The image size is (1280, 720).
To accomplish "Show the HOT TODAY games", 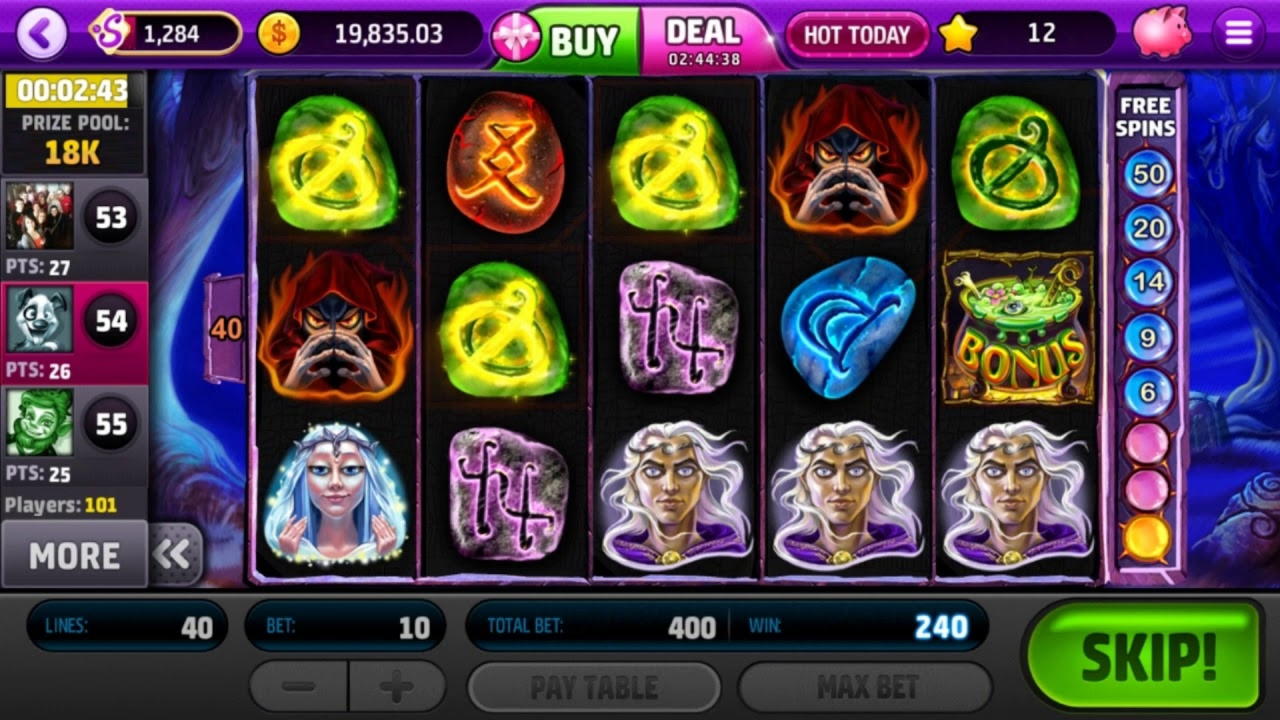I will point(856,35).
